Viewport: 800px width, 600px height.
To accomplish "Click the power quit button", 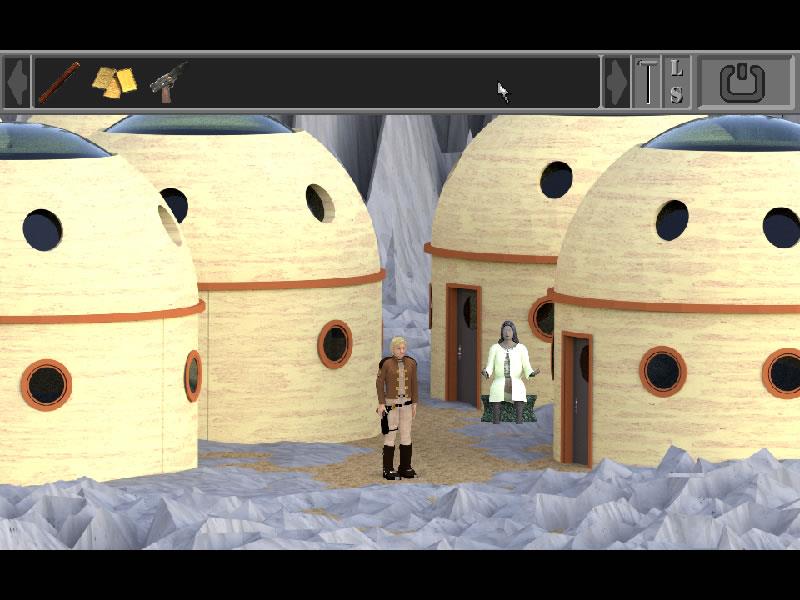I will [741, 82].
